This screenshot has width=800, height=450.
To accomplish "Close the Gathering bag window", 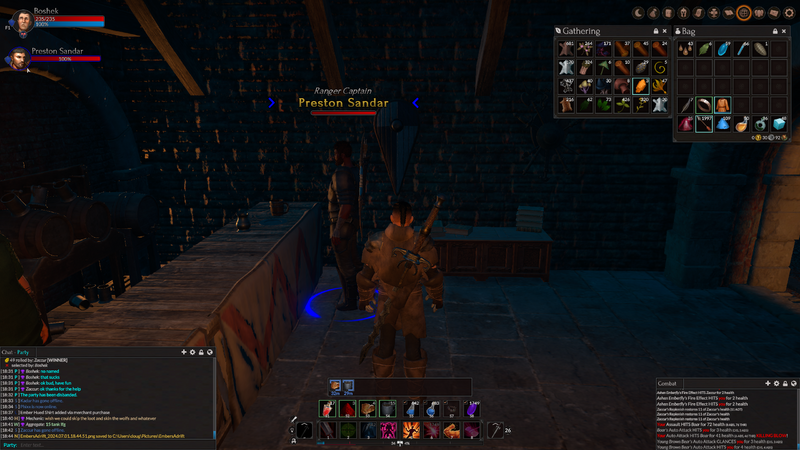I will tap(663, 32).
